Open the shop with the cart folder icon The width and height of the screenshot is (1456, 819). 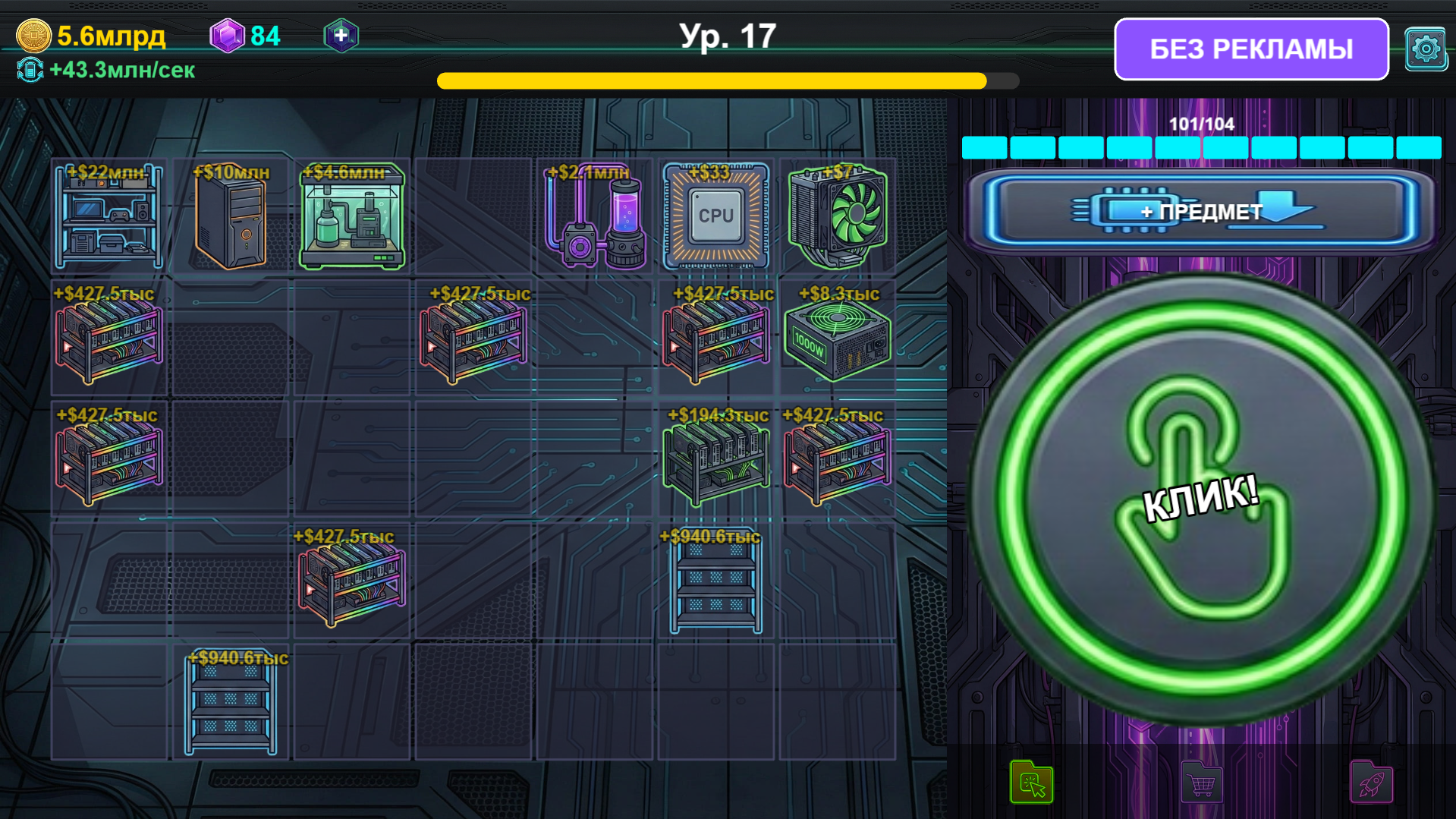tap(1201, 782)
